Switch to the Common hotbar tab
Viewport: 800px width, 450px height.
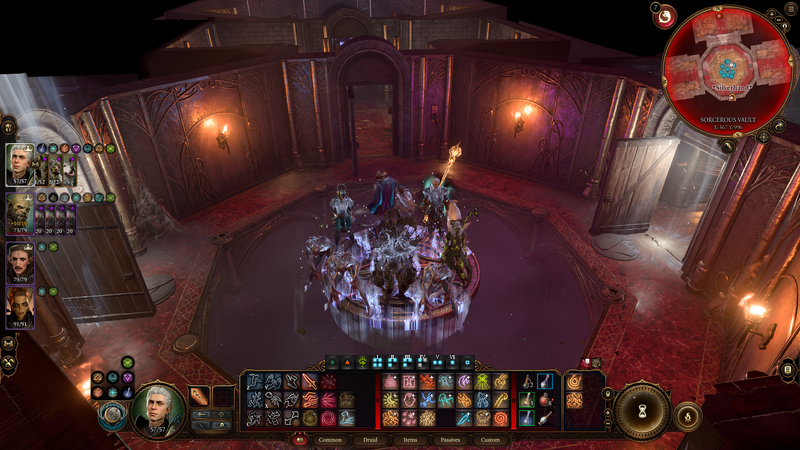pyautogui.click(x=330, y=440)
